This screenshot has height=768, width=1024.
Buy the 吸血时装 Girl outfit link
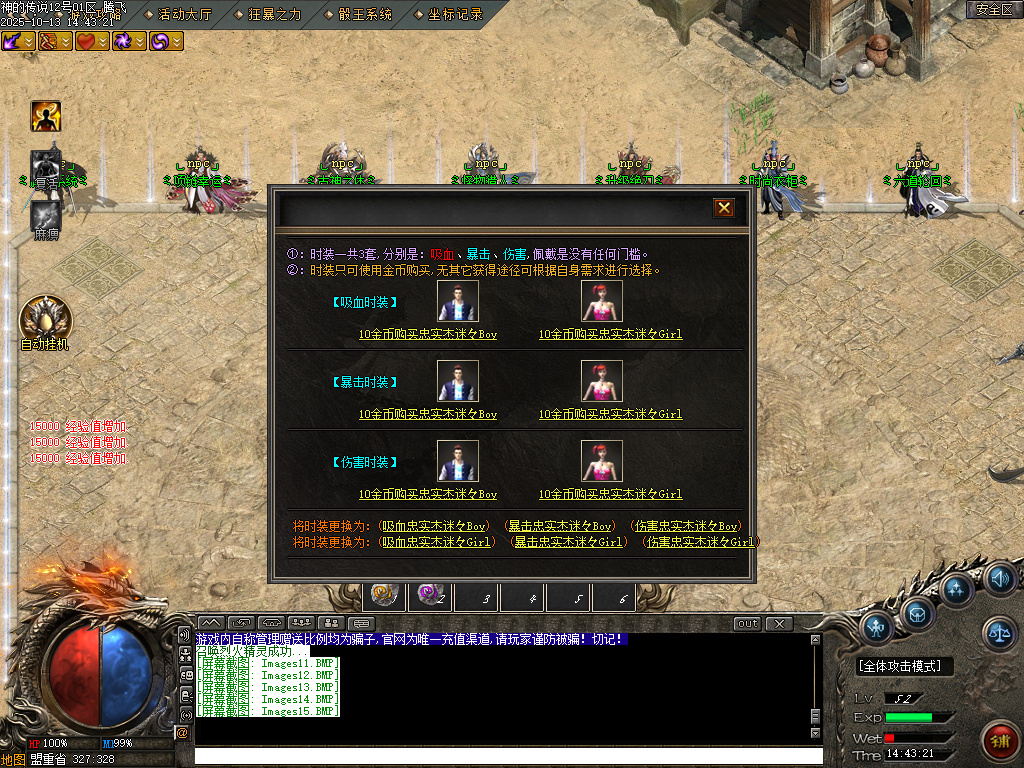tap(610, 334)
